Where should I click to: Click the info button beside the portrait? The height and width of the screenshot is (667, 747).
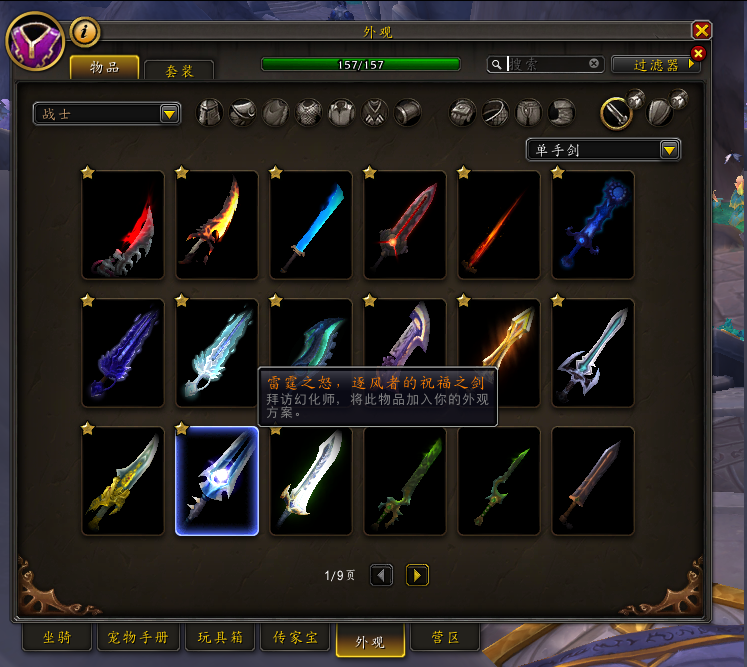(x=85, y=32)
